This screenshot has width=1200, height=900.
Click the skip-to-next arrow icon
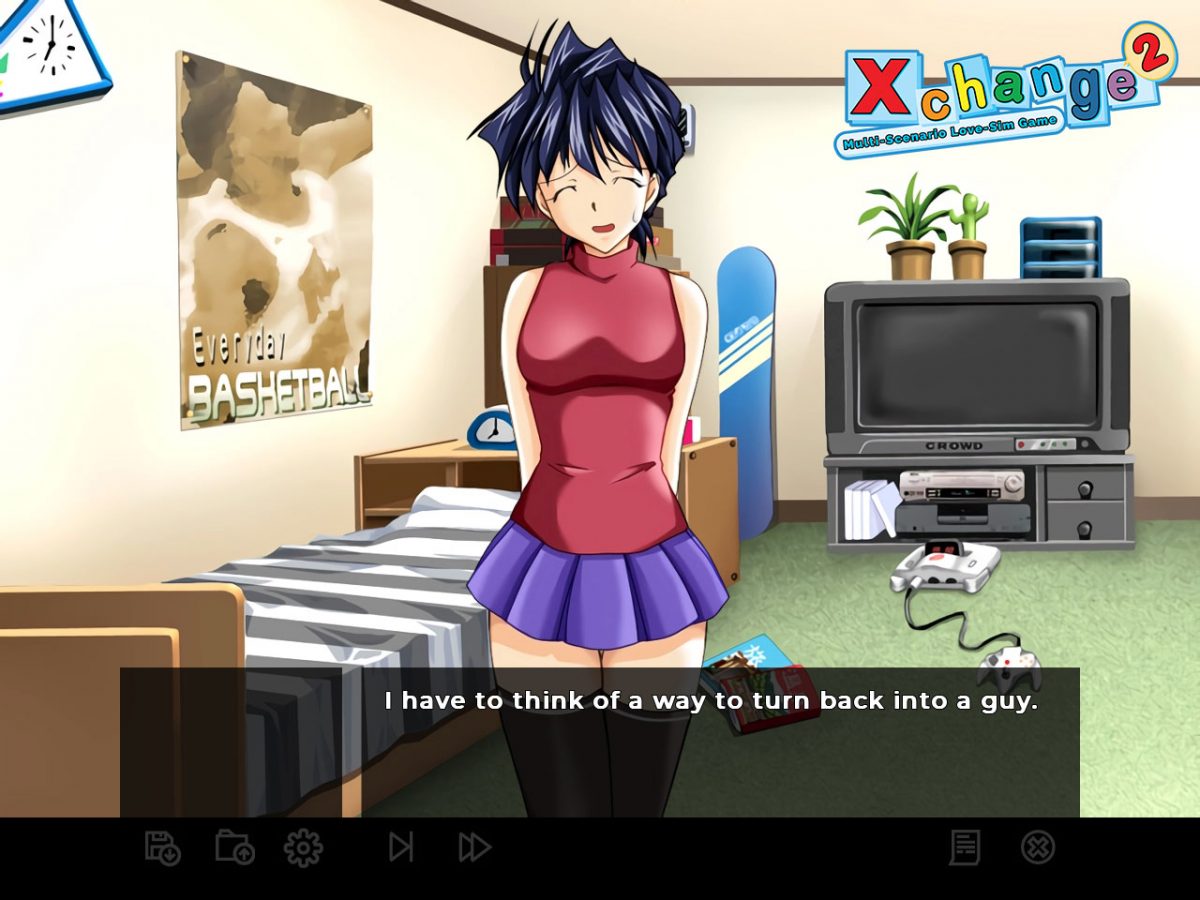coord(401,848)
